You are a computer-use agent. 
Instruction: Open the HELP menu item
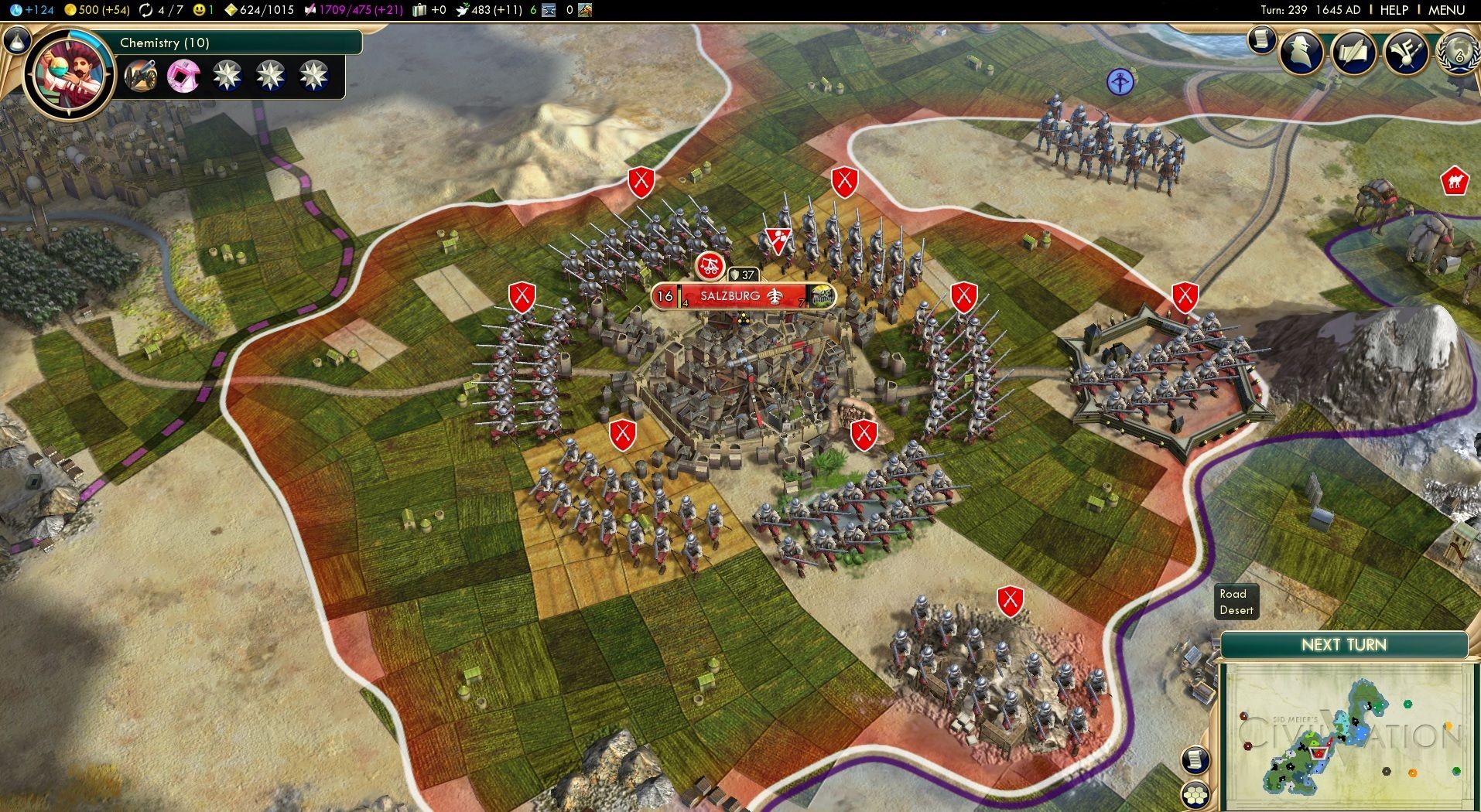coord(1393,10)
